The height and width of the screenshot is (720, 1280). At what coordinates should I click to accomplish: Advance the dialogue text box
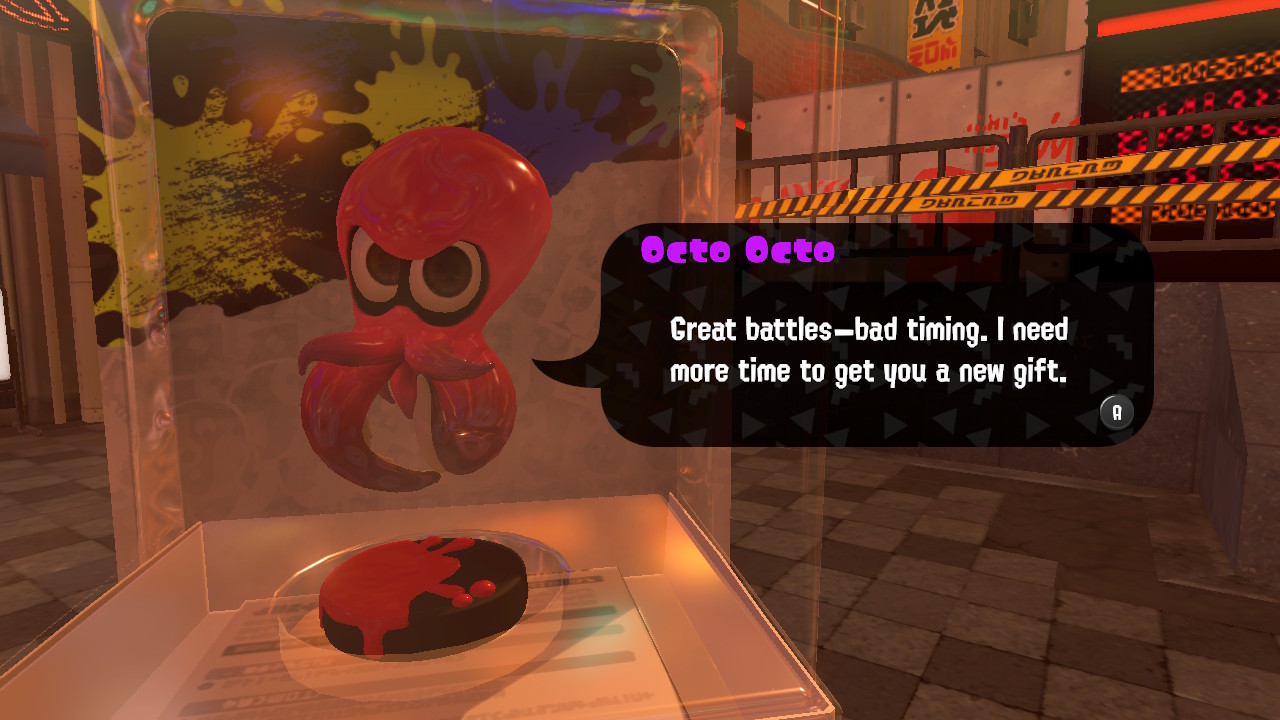pyautogui.click(x=1117, y=411)
